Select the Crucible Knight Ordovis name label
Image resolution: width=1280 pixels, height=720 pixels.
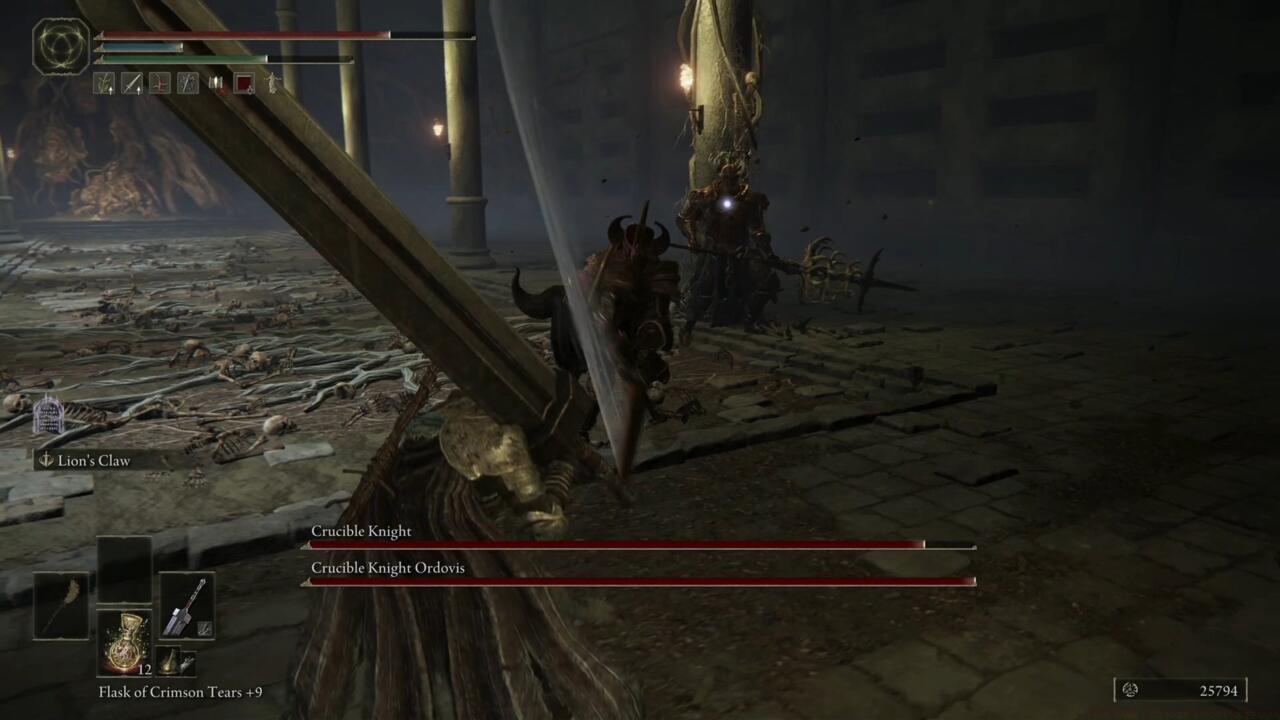pos(389,567)
